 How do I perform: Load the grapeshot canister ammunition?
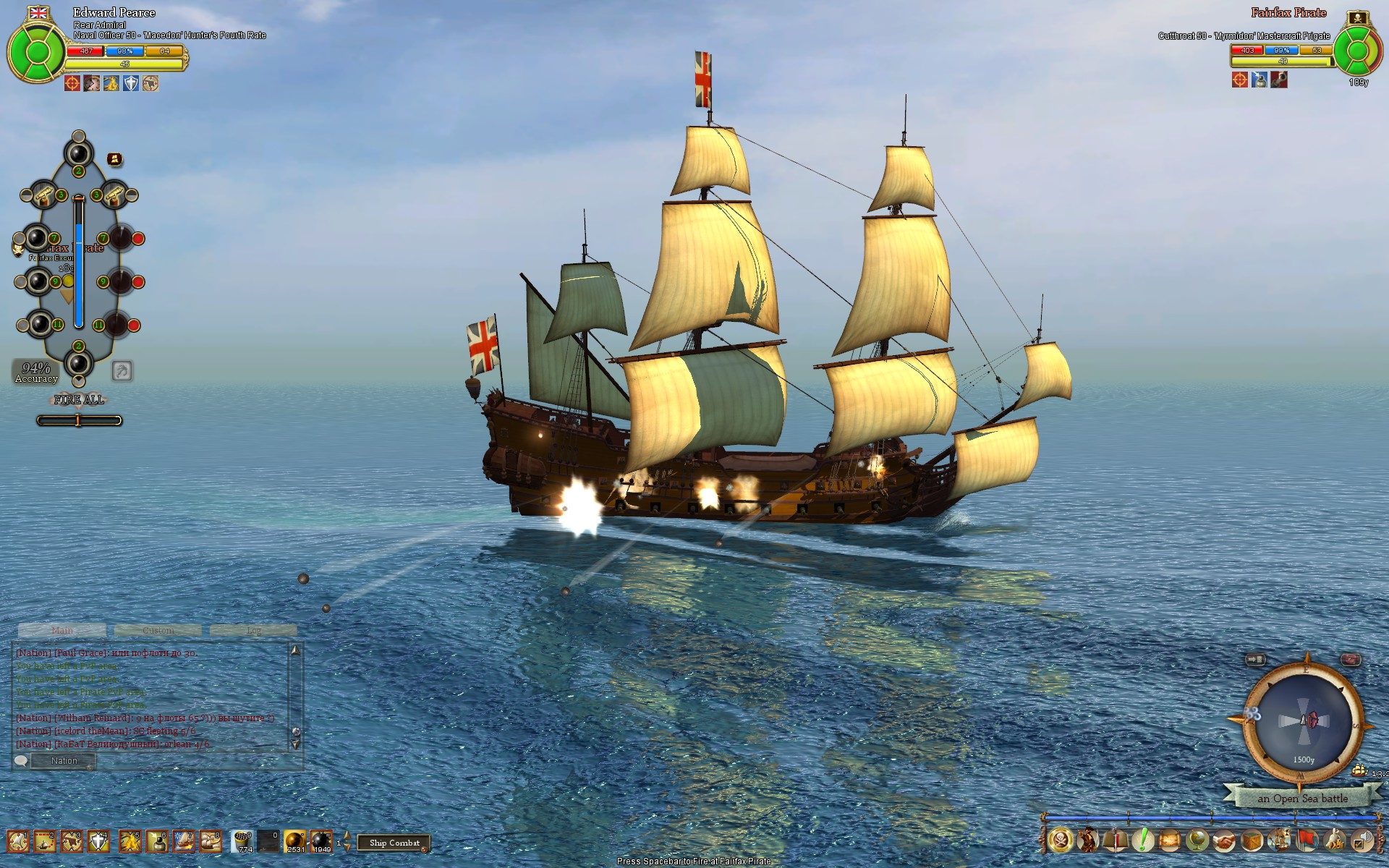(x=242, y=841)
